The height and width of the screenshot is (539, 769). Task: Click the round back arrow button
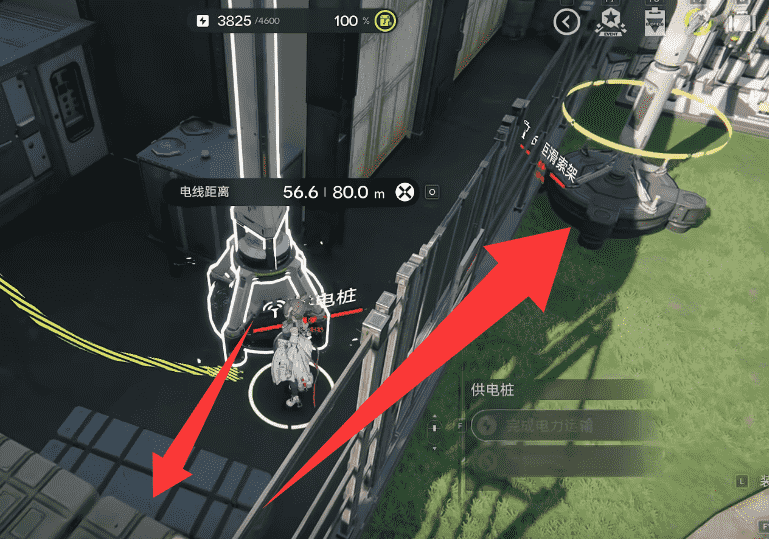point(566,22)
